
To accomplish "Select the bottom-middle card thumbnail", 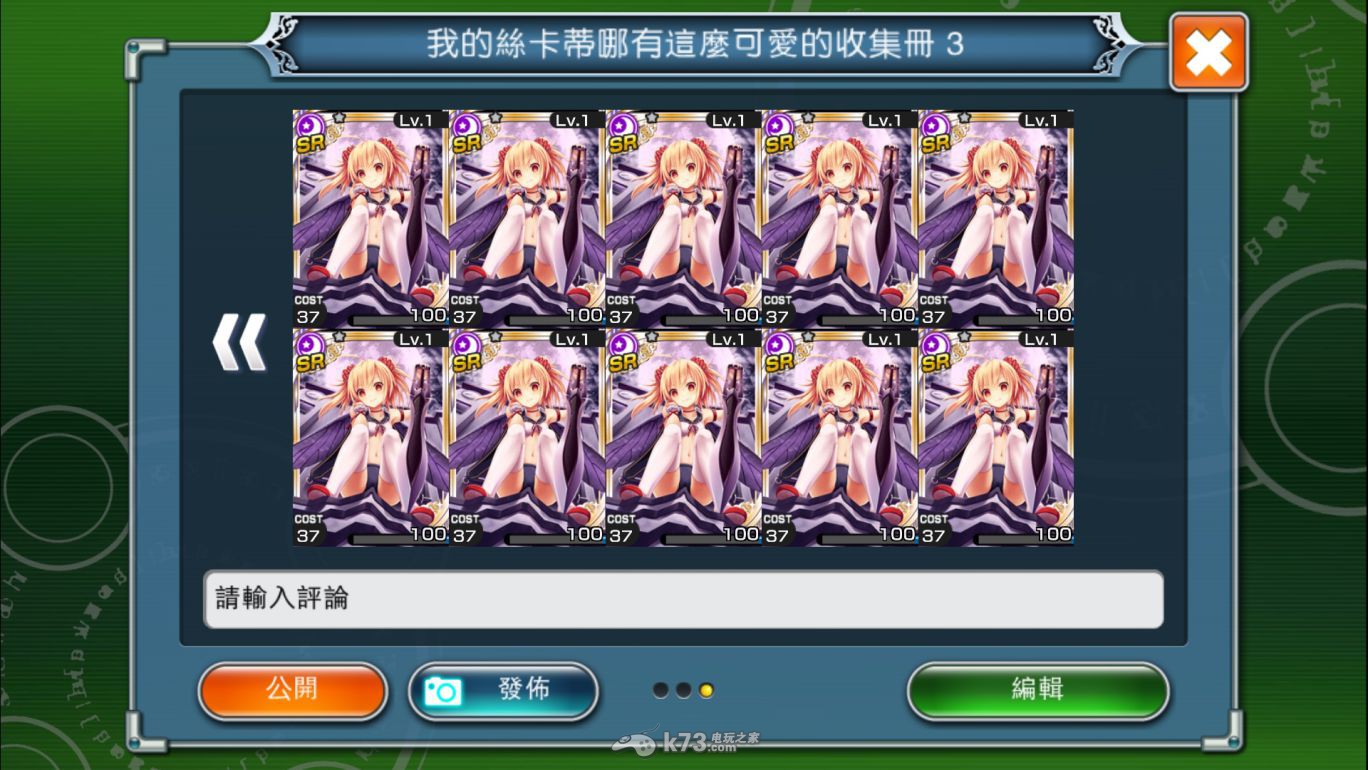I will tap(680, 437).
